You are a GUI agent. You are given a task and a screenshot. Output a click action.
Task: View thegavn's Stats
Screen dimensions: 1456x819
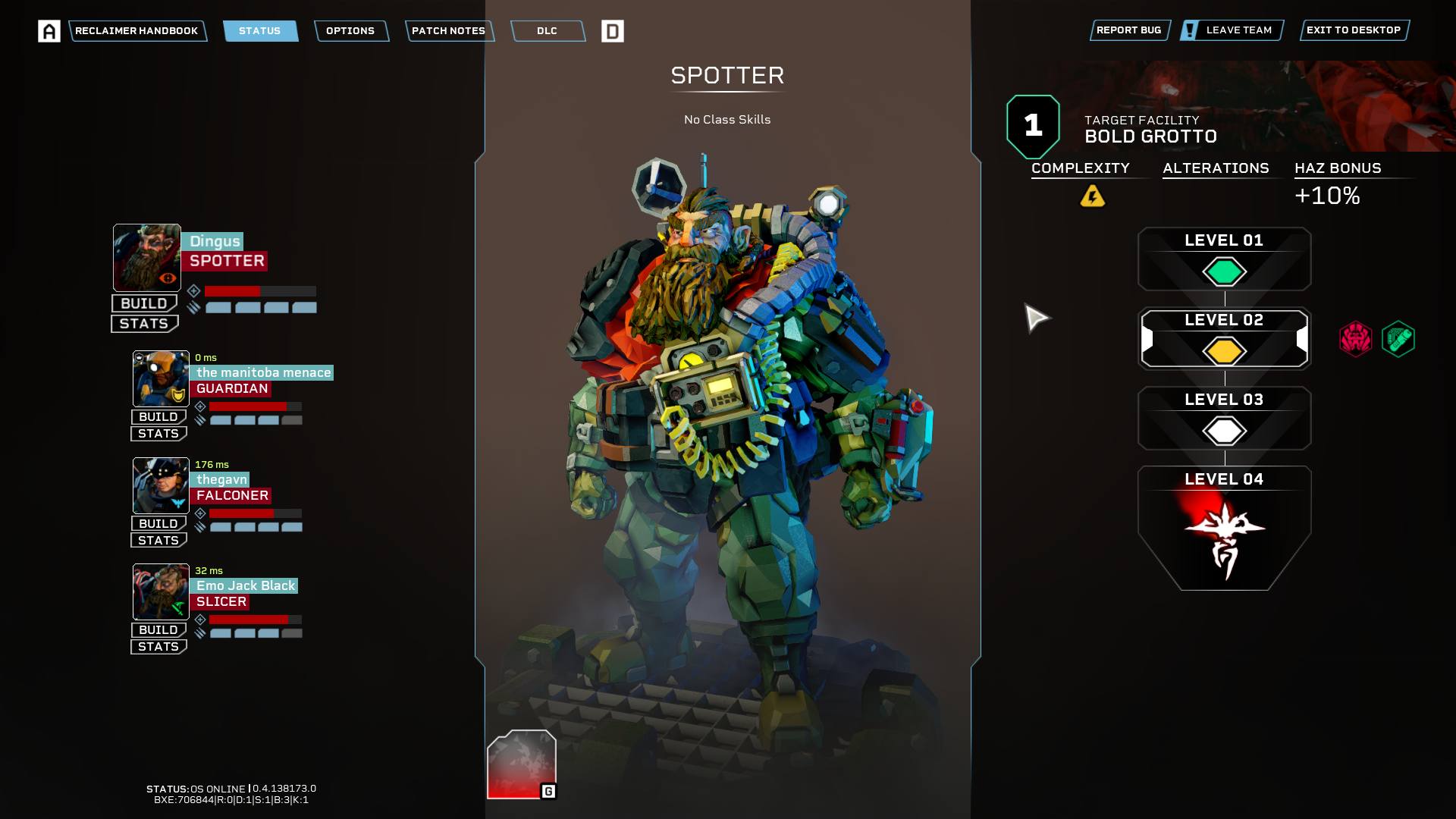pos(158,541)
